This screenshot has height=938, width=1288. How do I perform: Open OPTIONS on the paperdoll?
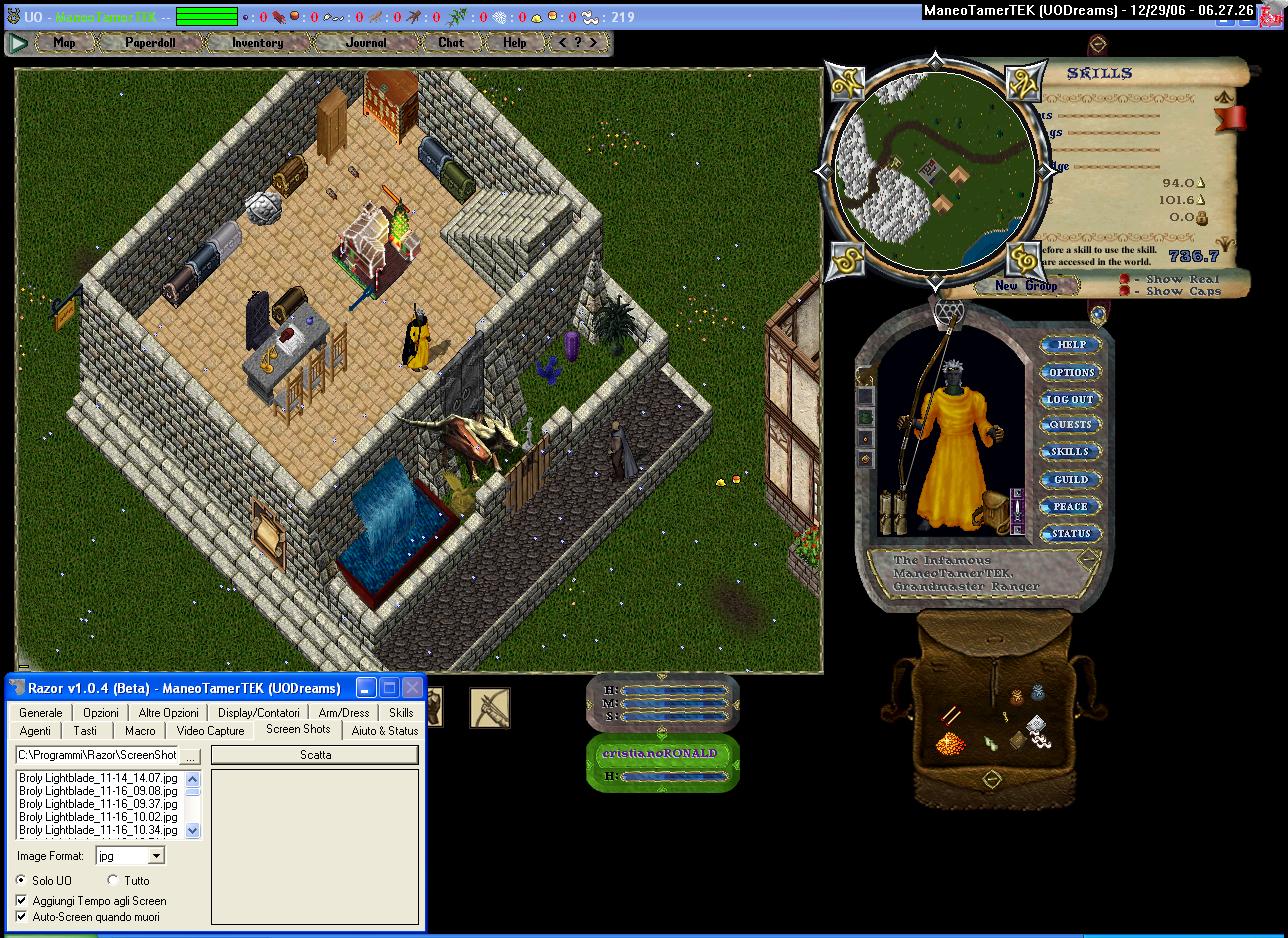(1070, 372)
